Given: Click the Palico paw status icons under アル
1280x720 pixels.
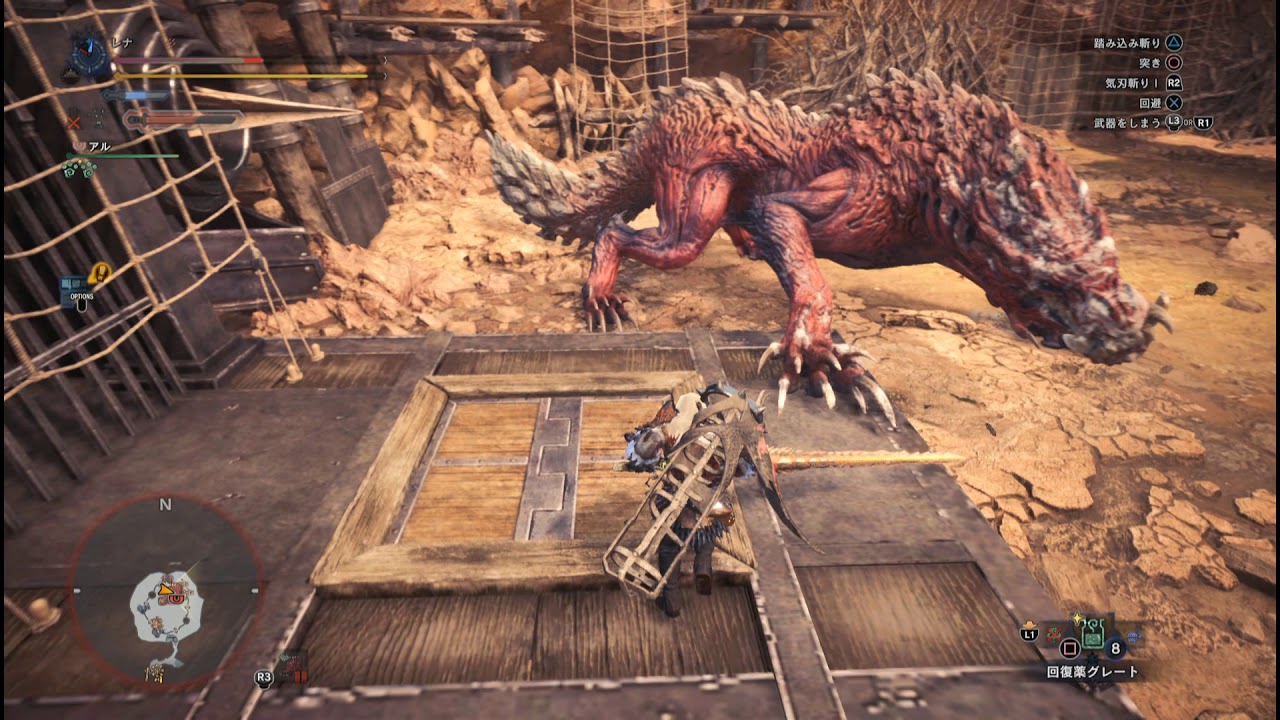Looking at the screenshot, I should [80, 170].
